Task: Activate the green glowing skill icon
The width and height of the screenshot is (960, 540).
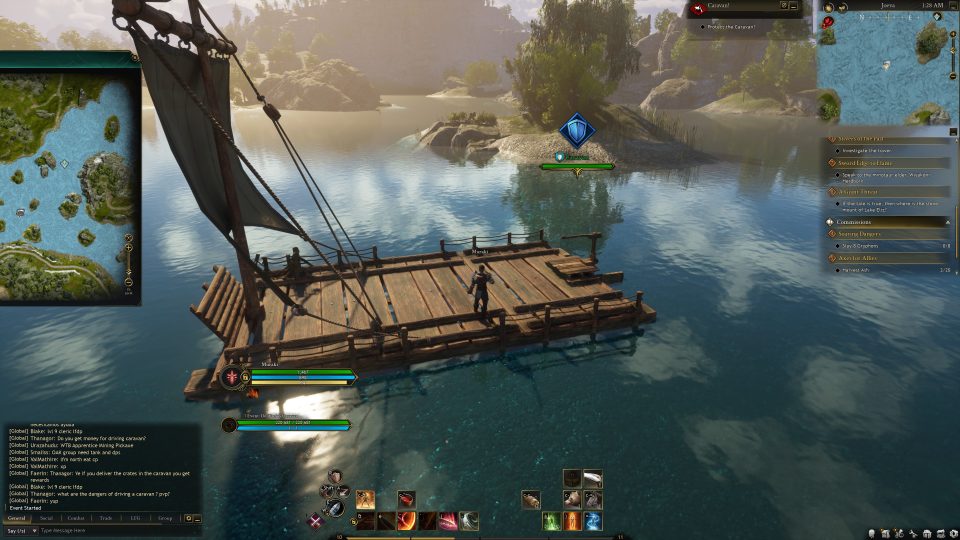Action: click(551, 521)
